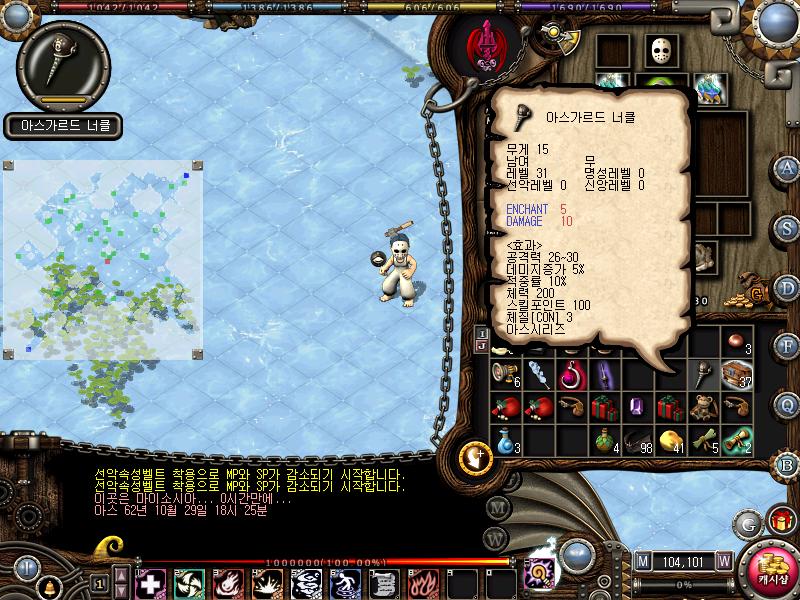Select the treasure chest stack of 37

pyautogui.click(x=738, y=374)
